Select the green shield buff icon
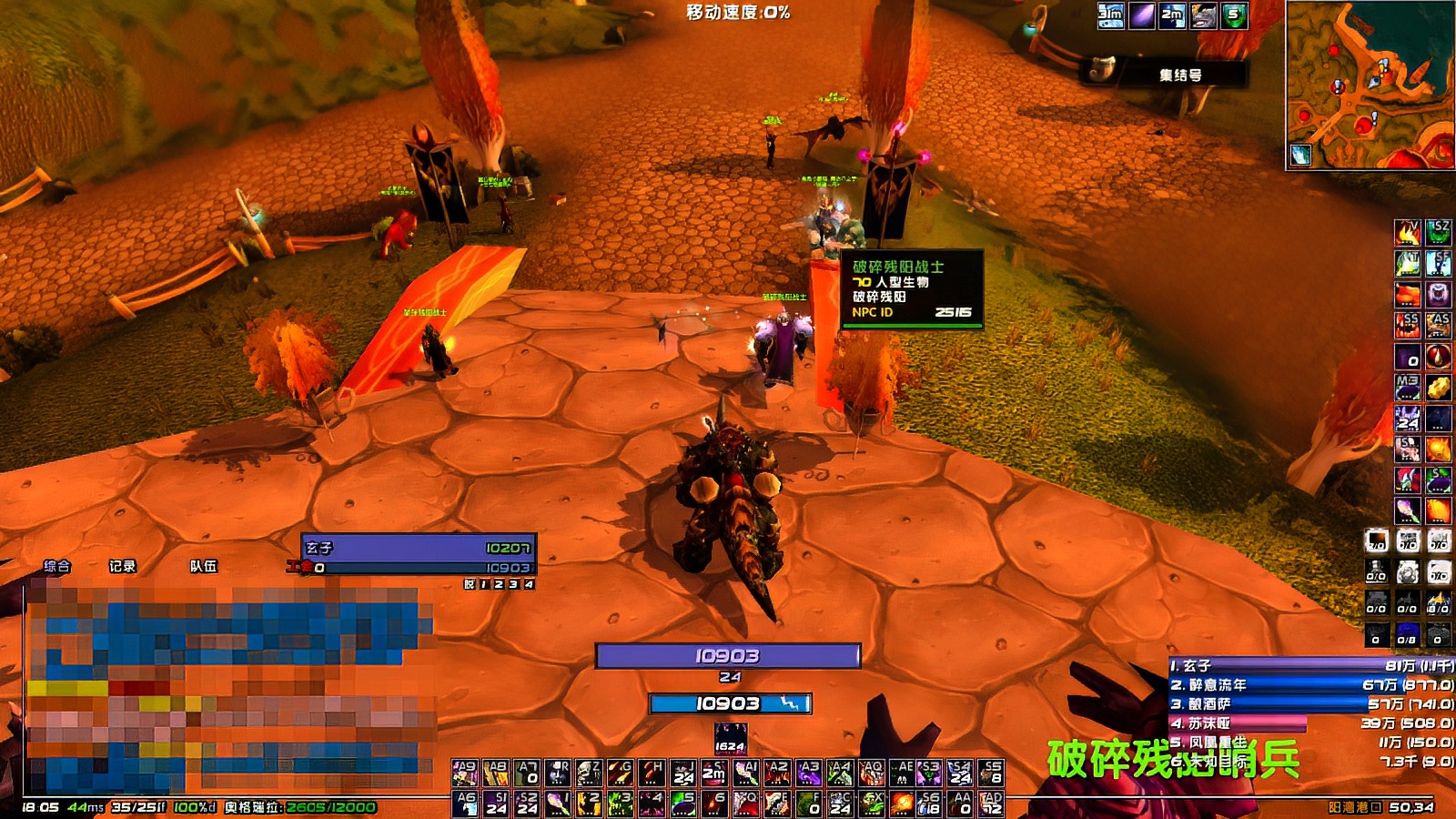The height and width of the screenshot is (819, 1456). click(x=1234, y=15)
